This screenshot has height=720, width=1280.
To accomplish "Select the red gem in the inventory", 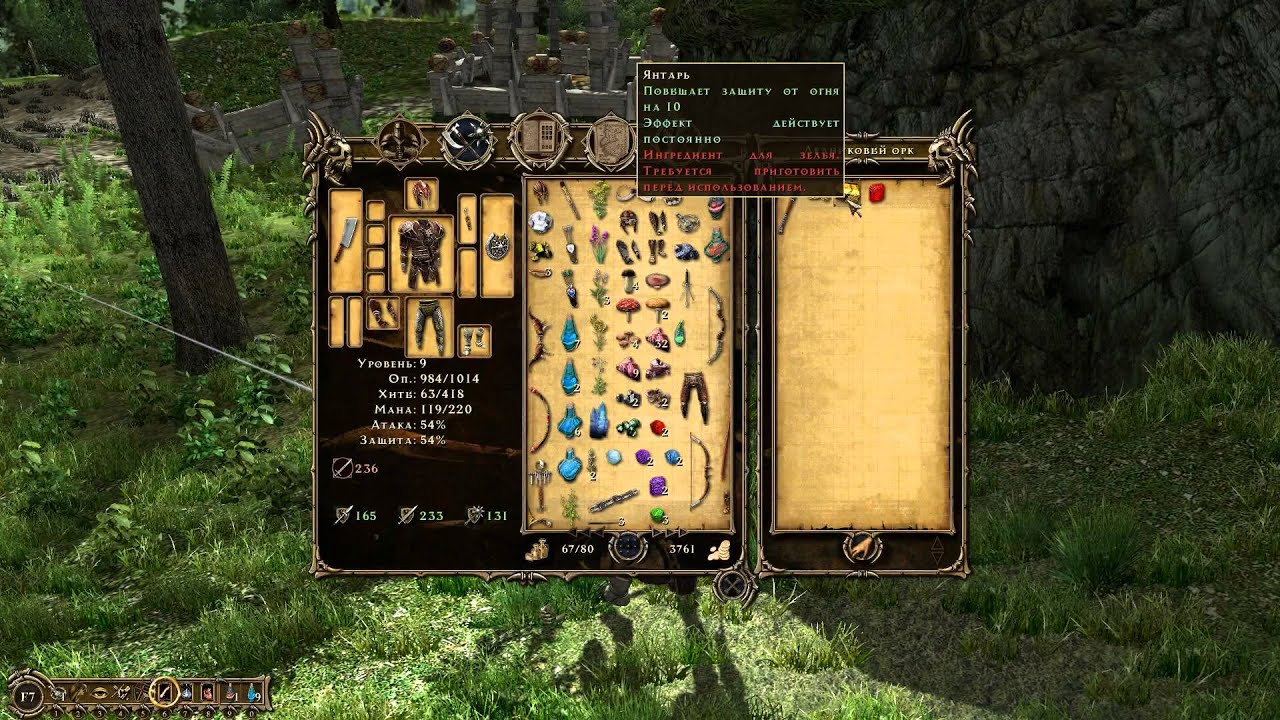I will [x=658, y=428].
